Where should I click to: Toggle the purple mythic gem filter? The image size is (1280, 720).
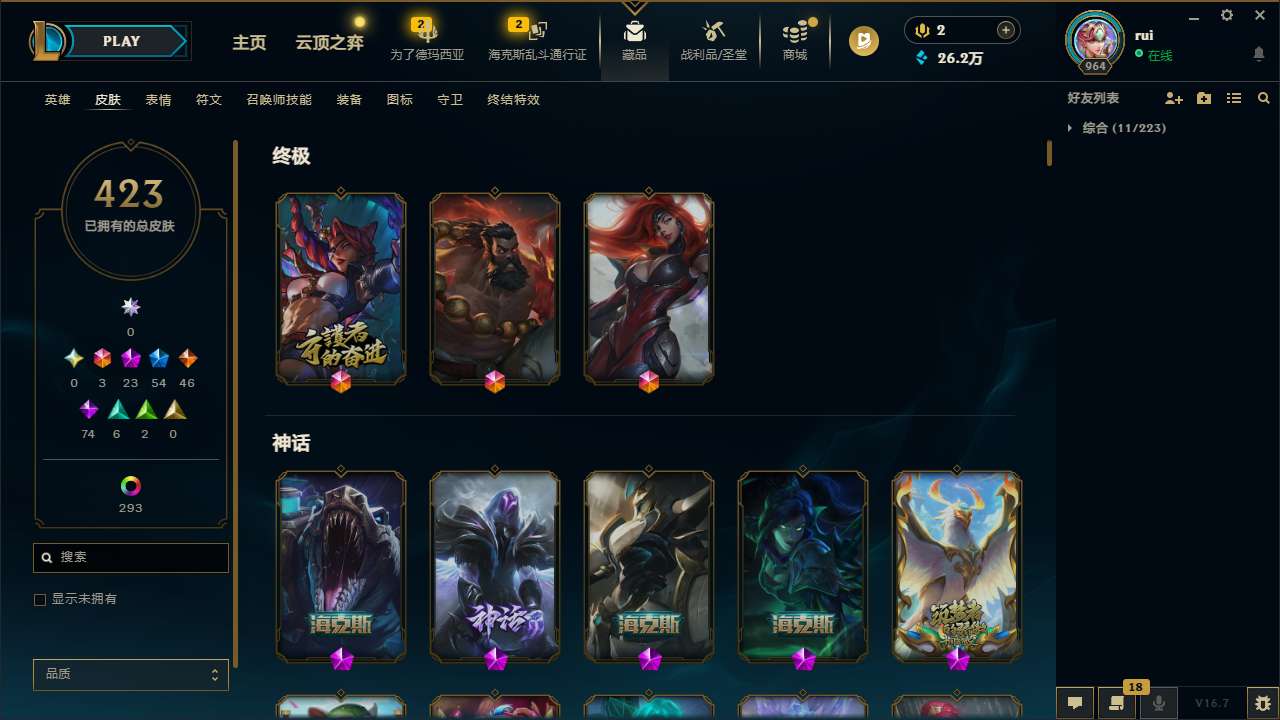click(x=130, y=358)
